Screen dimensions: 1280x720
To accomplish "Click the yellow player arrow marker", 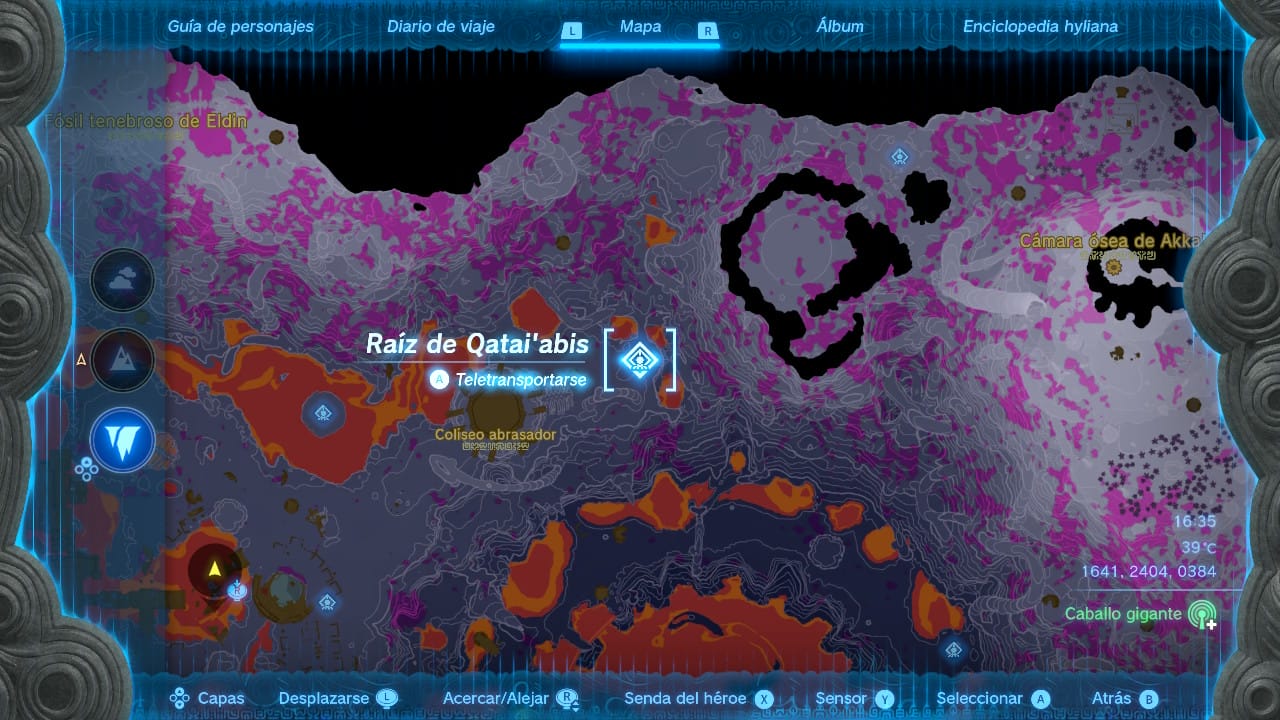I will click(x=214, y=570).
